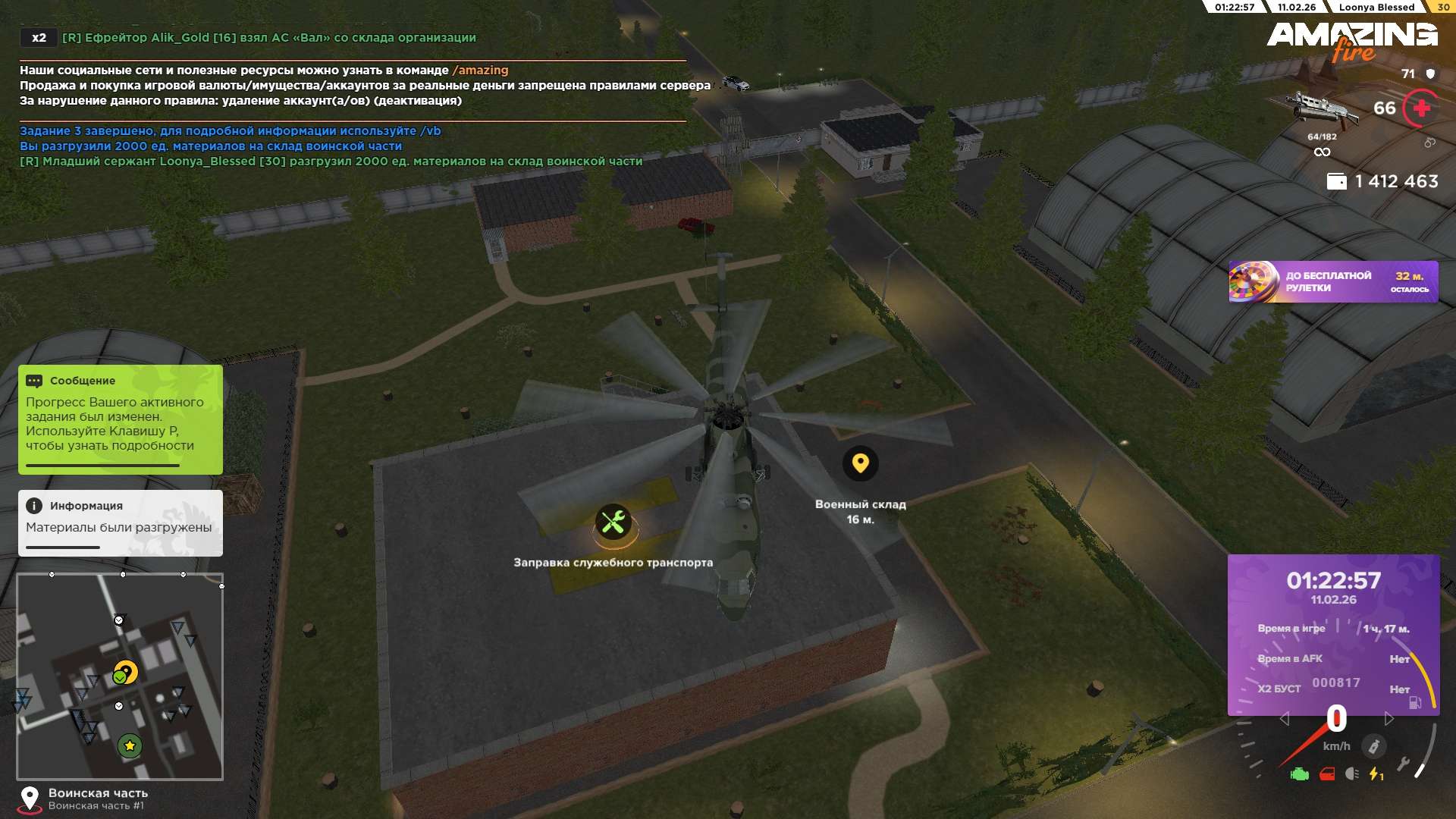1456x819 pixels.
Task: Click the x2 boost badge in chat
Action: point(39,38)
